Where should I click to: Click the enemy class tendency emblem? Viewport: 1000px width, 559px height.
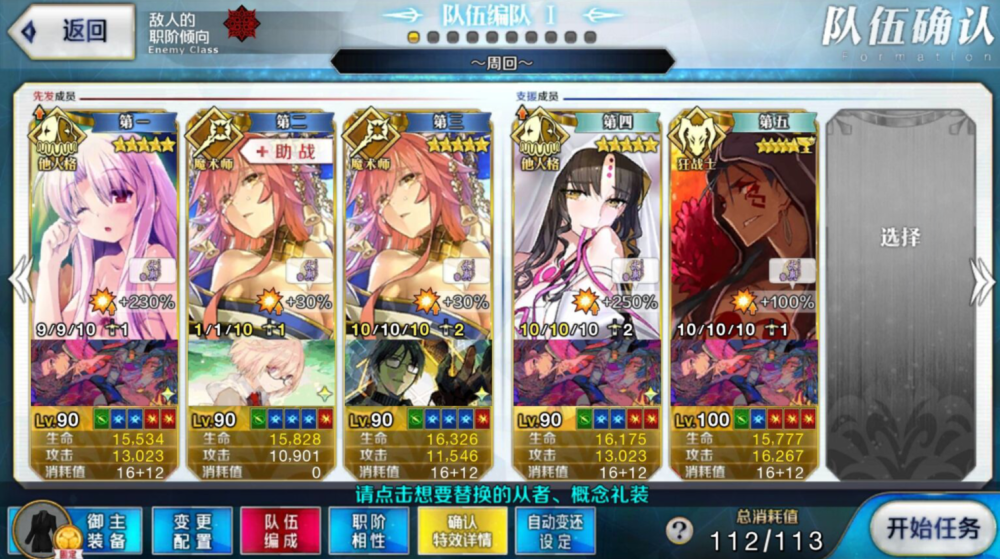242,22
